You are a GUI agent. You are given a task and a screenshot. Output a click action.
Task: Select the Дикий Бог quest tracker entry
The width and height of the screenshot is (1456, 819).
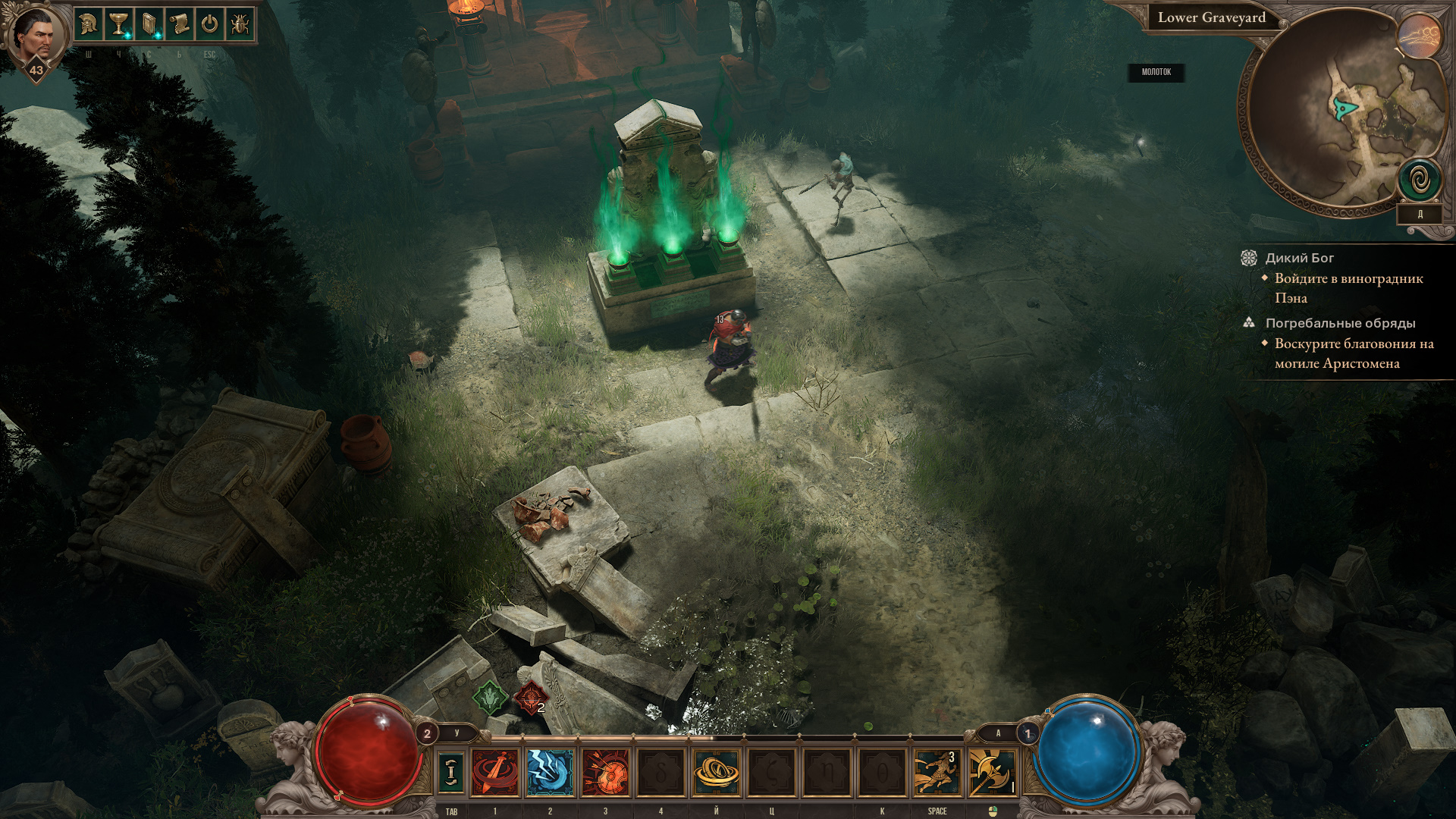1299,258
